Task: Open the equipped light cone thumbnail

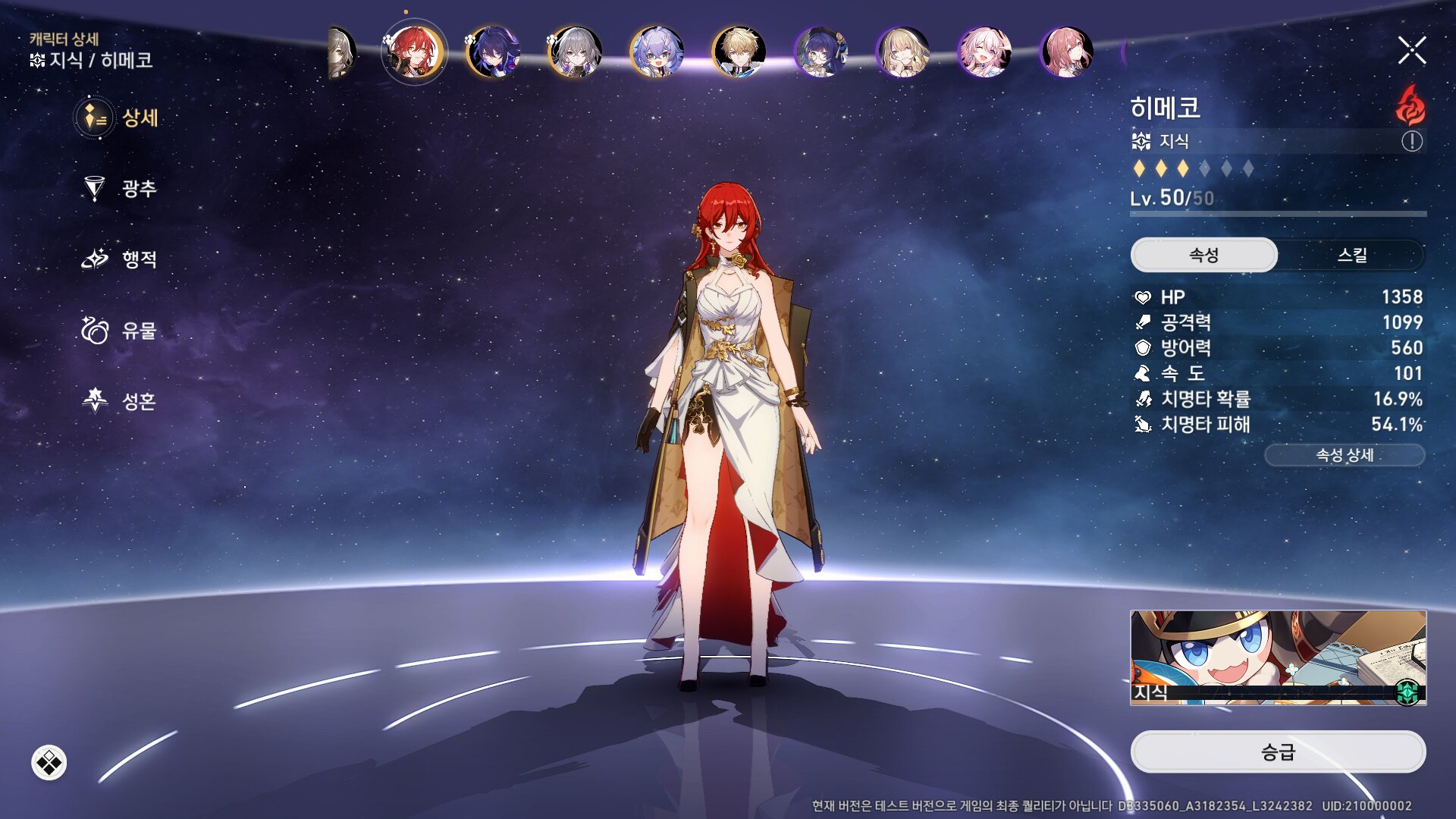Action: [x=1278, y=657]
